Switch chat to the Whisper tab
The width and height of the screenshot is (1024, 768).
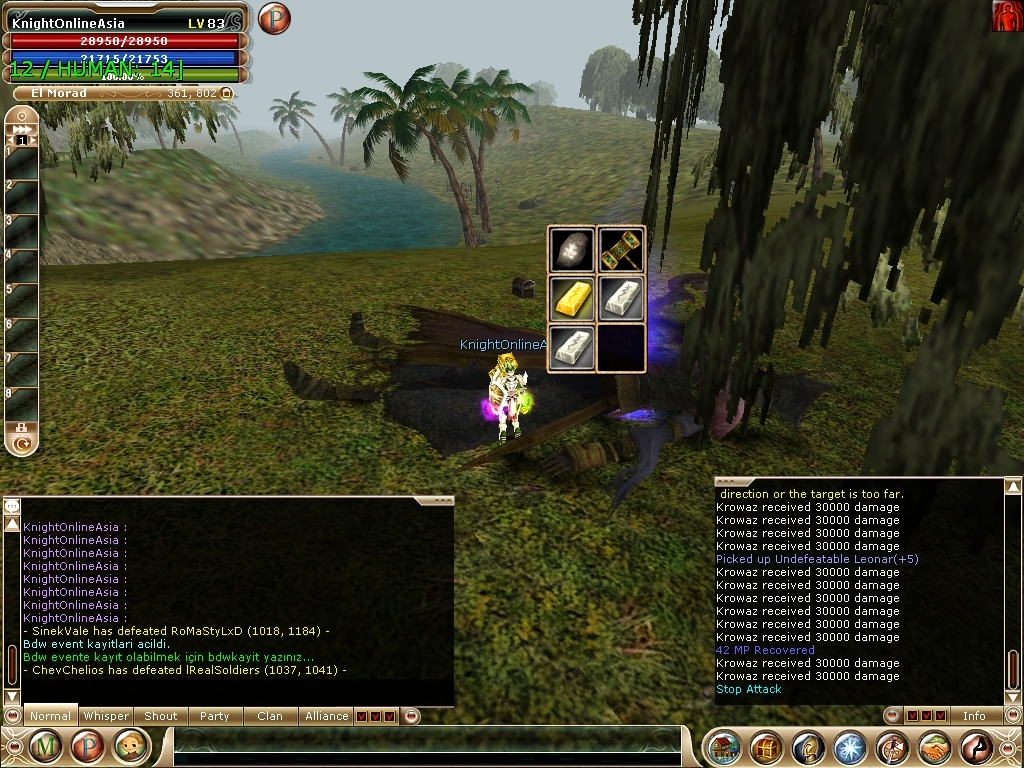point(106,716)
